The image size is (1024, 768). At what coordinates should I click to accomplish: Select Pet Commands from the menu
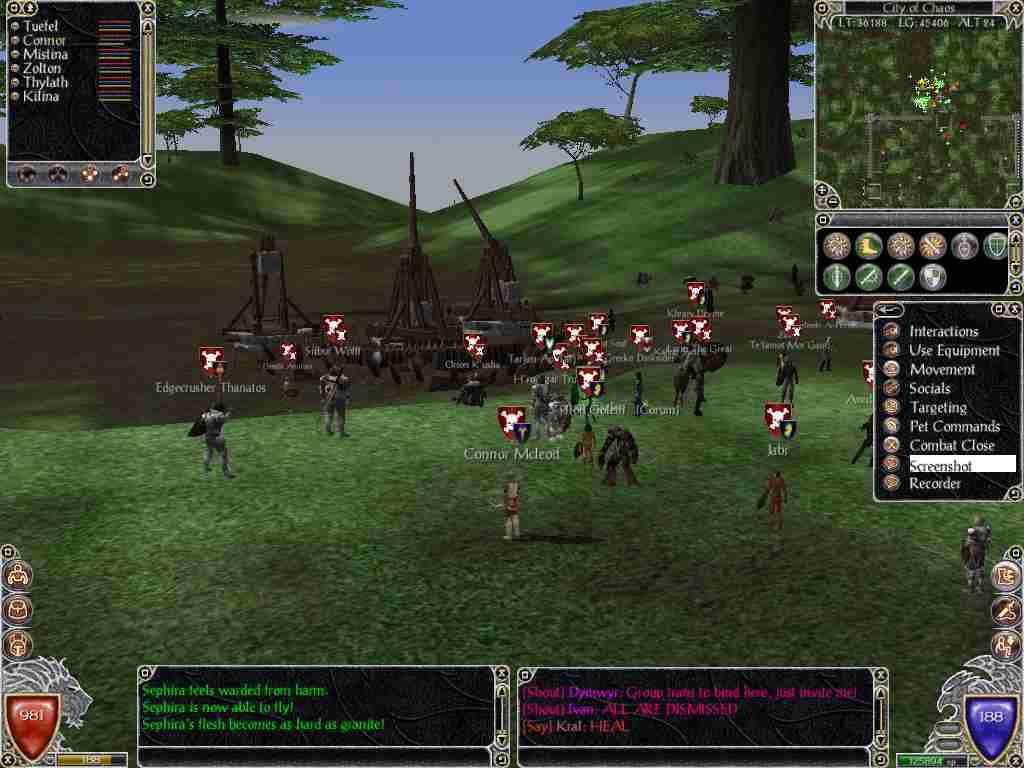[x=954, y=426]
